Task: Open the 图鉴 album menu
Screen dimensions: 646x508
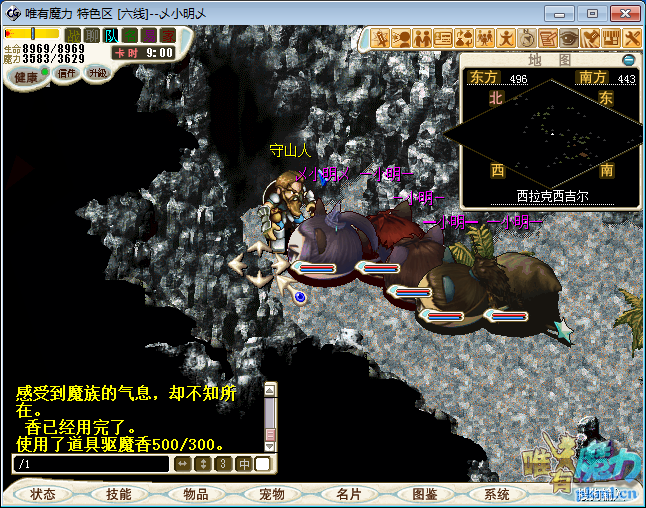Action: 424,494
